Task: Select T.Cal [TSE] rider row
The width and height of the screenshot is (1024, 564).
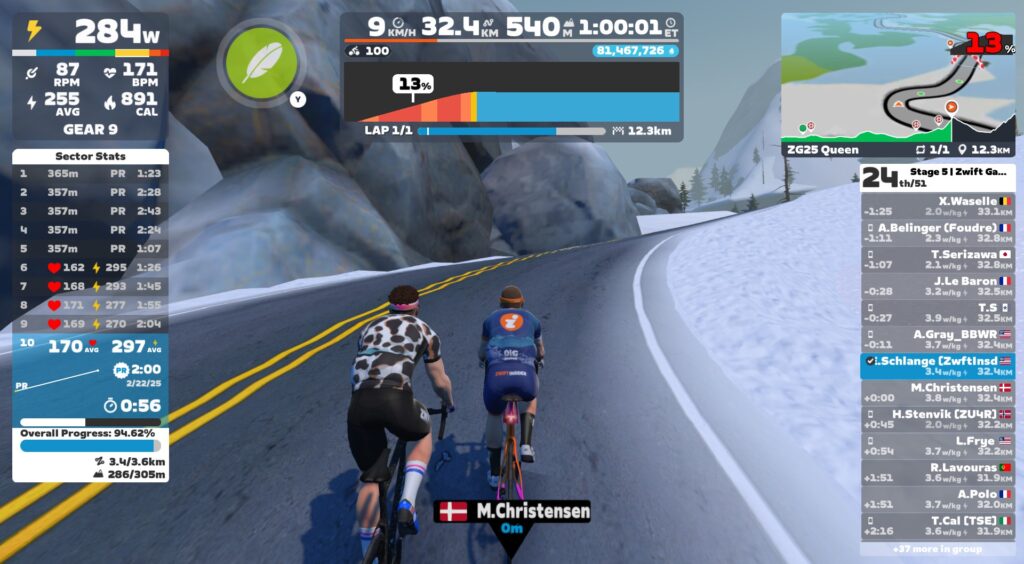Action: [937, 525]
